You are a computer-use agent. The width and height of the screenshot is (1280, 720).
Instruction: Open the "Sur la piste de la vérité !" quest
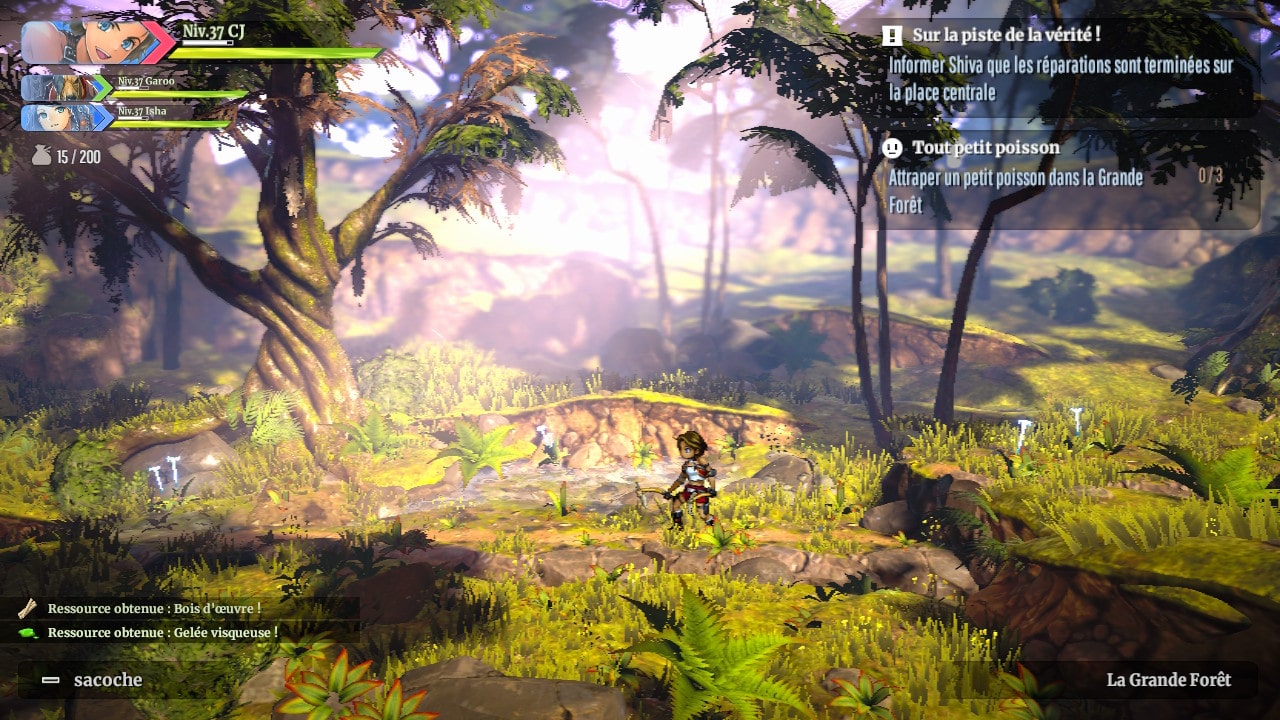pos(1005,36)
